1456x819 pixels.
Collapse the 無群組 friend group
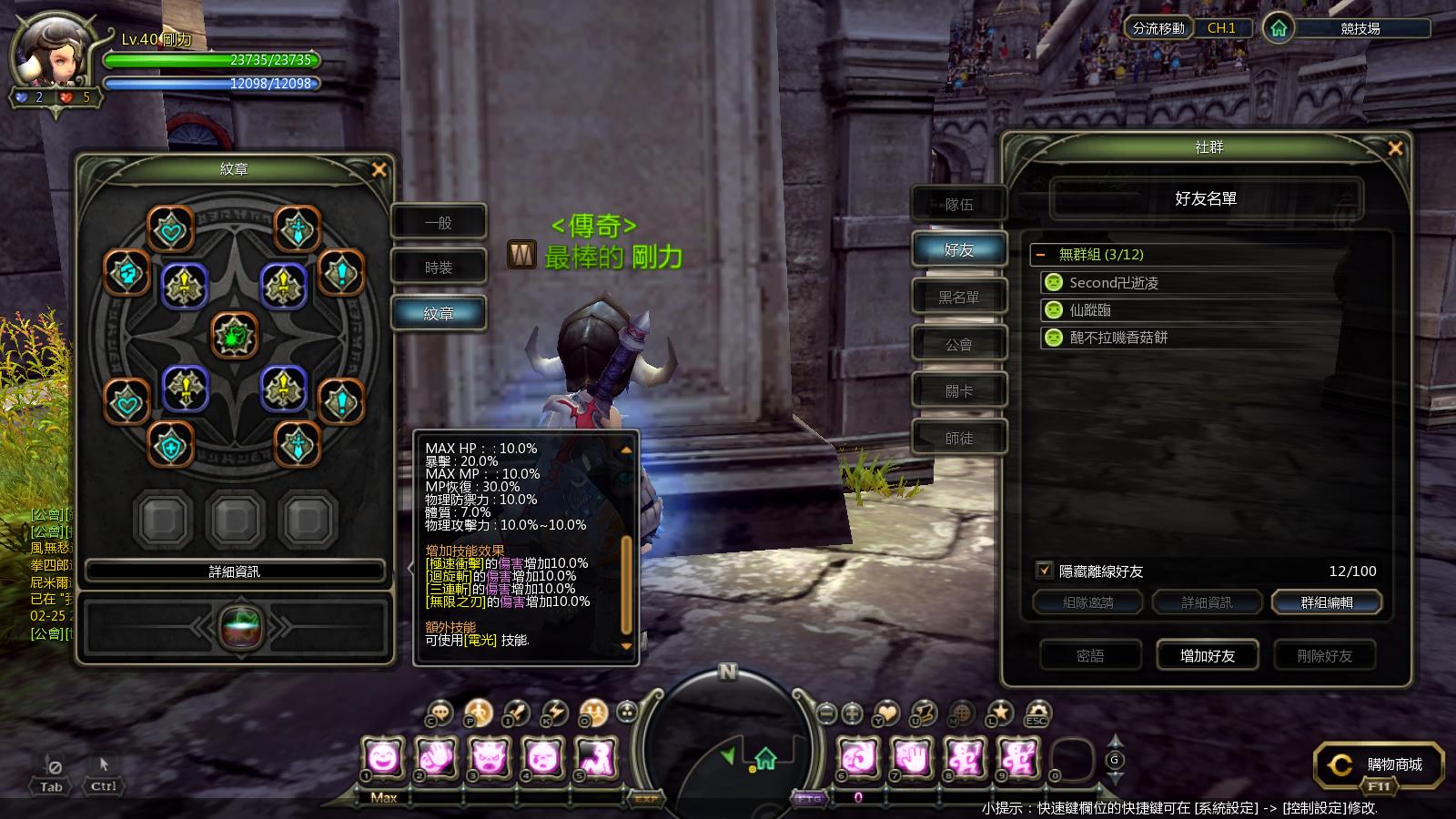point(1041,255)
